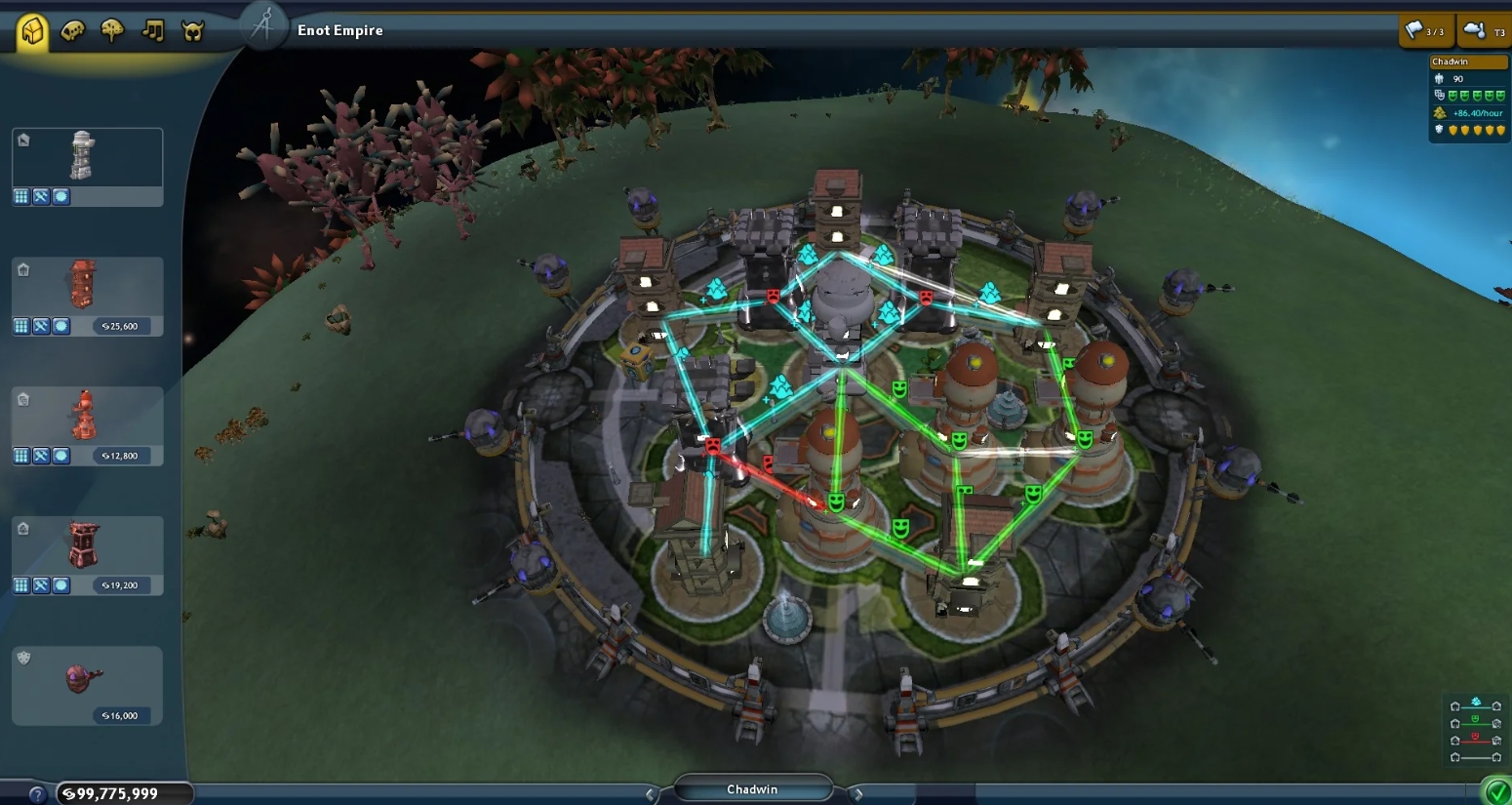
Task: Click the colony flags 3/3 indicator
Action: [1427, 30]
